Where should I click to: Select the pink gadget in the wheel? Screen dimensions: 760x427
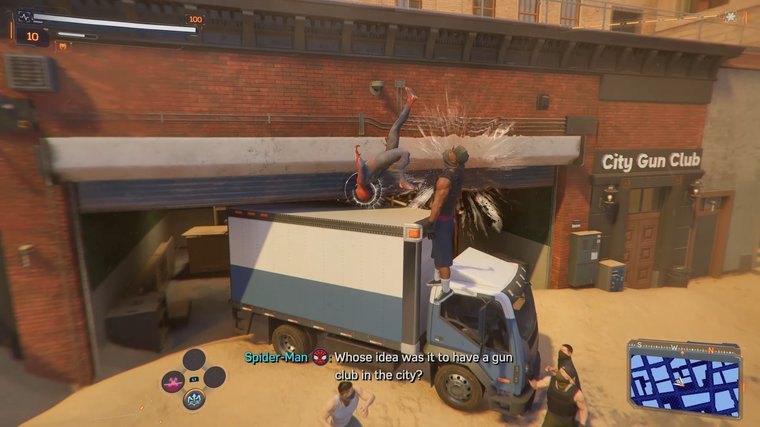tap(173, 381)
